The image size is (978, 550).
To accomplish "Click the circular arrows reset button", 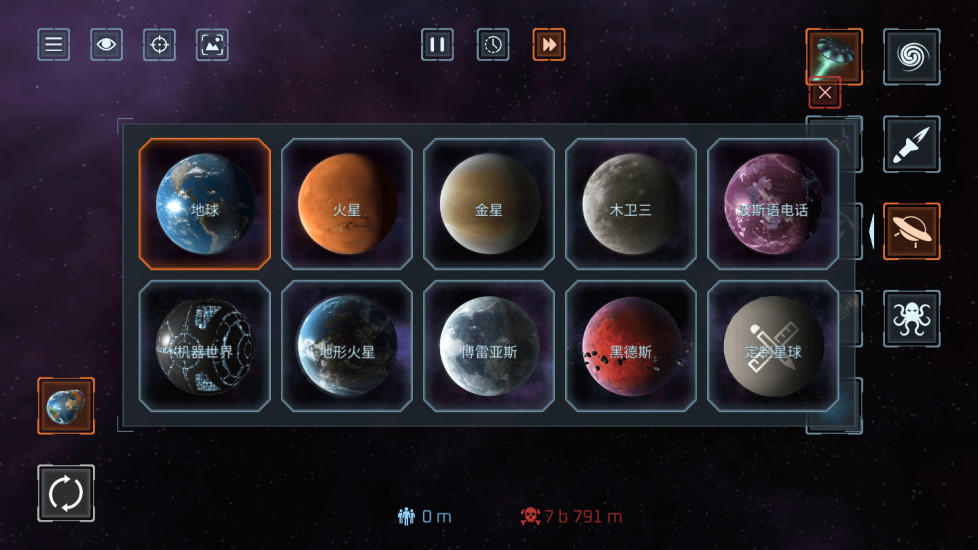I will (x=66, y=493).
